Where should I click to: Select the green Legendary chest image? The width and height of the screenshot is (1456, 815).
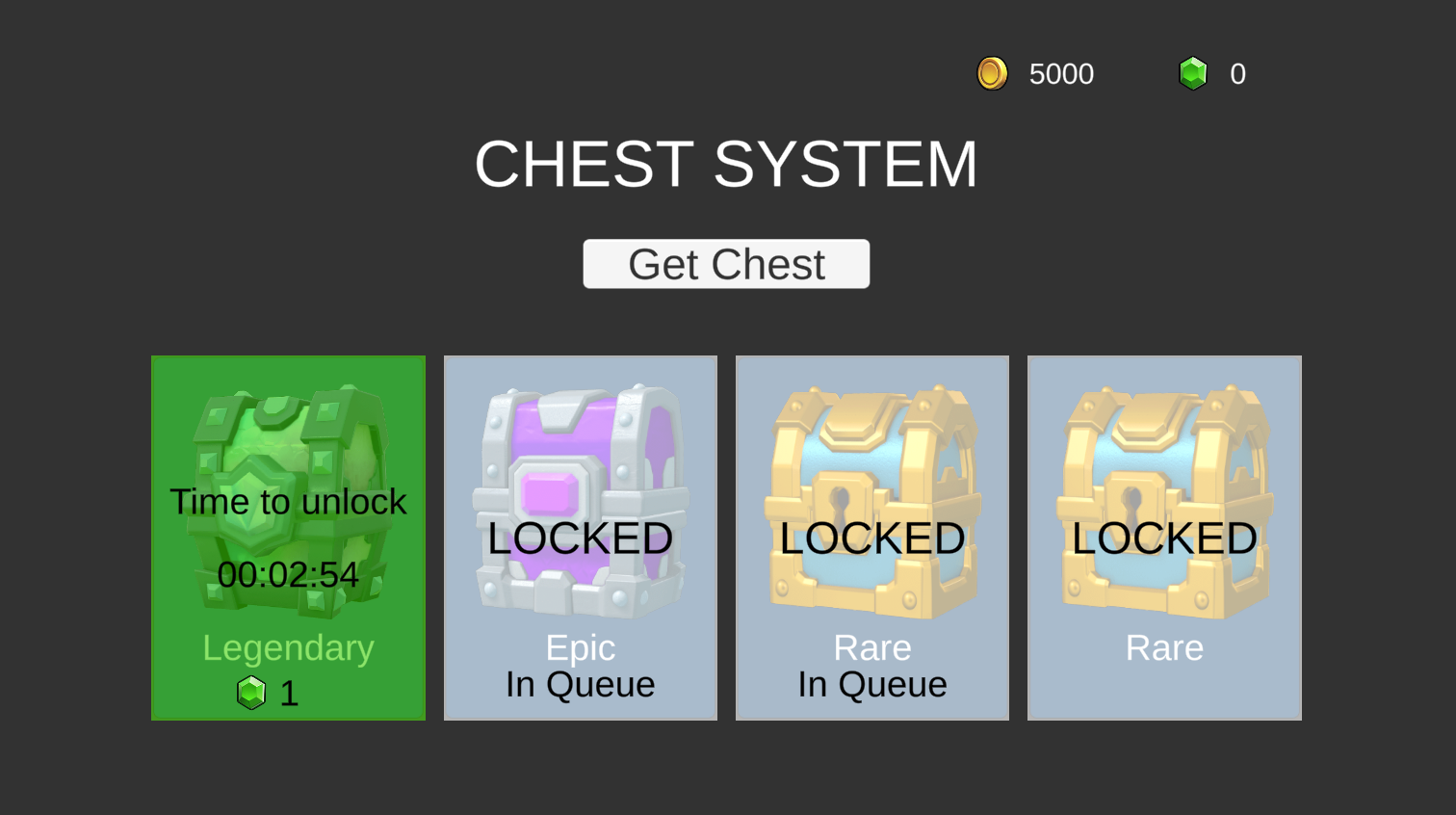287,434
